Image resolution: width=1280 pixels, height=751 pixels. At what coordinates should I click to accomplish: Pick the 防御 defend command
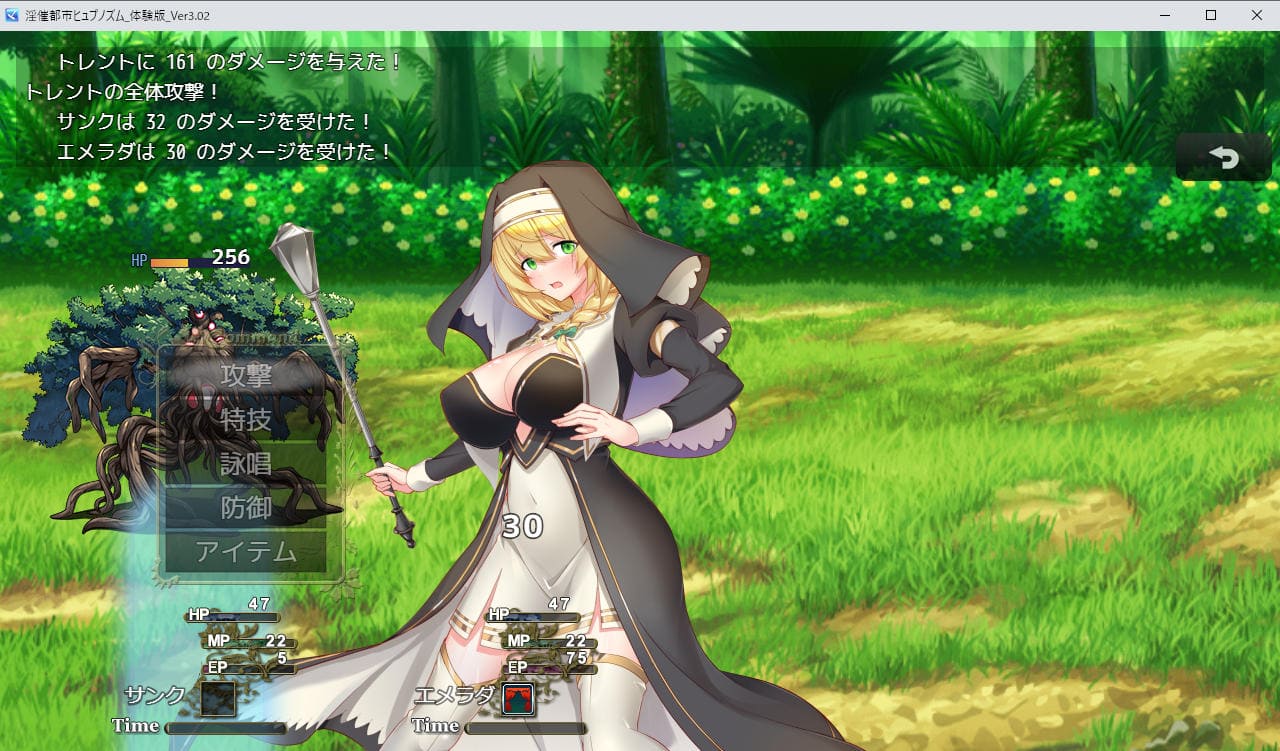click(246, 508)
